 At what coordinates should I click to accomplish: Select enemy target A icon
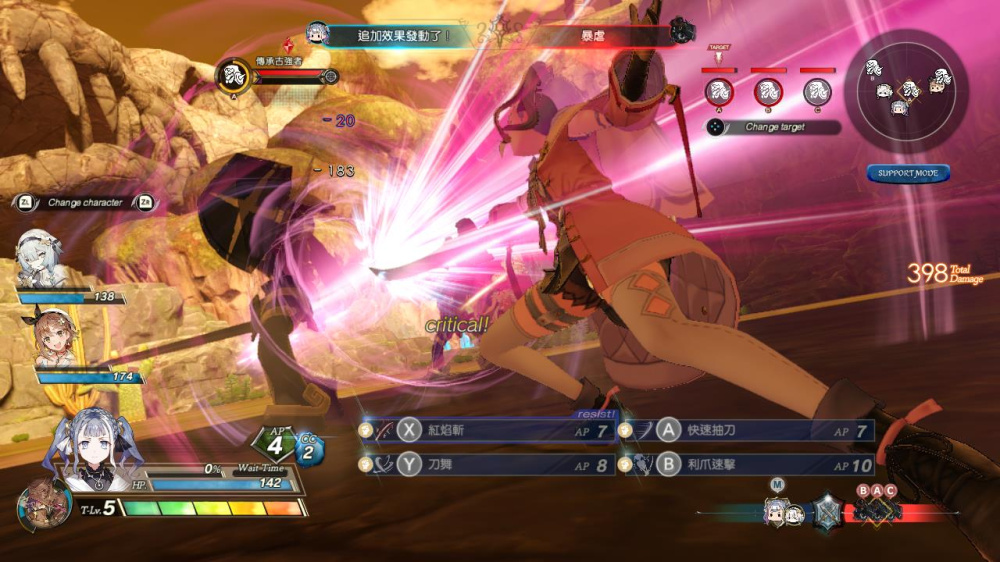point(719,92)
